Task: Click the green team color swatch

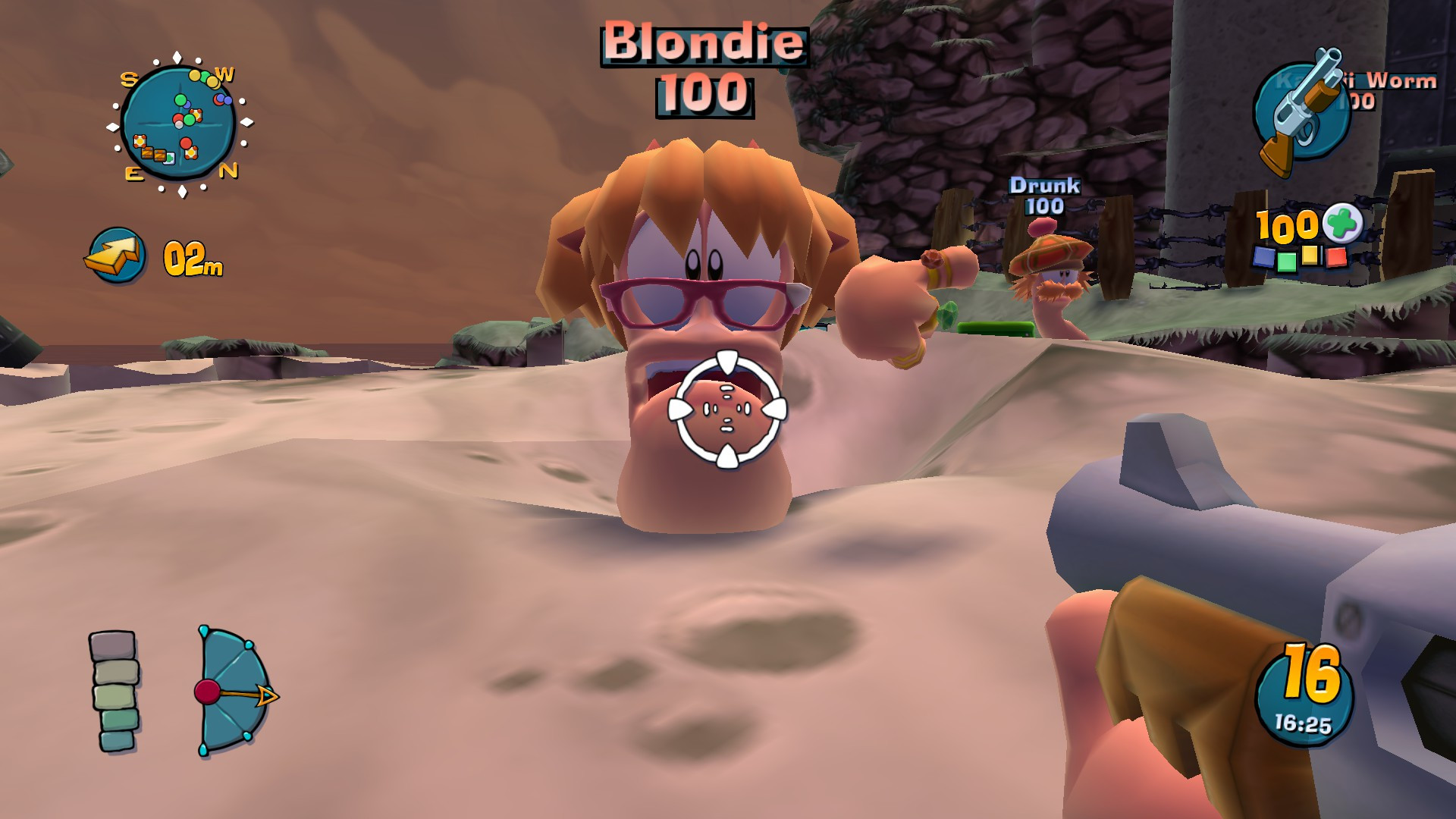Action: 1286,262
